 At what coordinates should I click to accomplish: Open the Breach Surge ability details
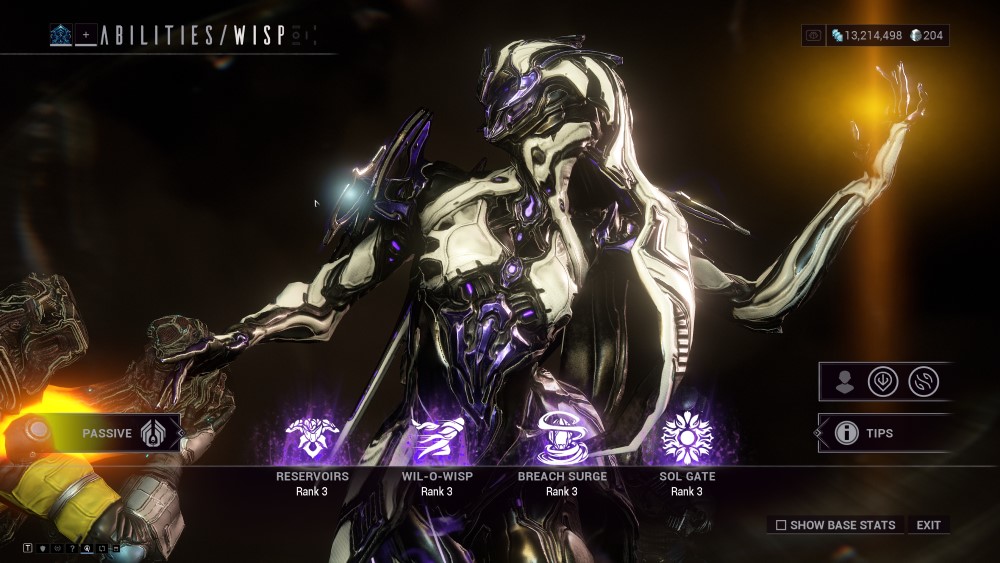click(x=561, y=437)
